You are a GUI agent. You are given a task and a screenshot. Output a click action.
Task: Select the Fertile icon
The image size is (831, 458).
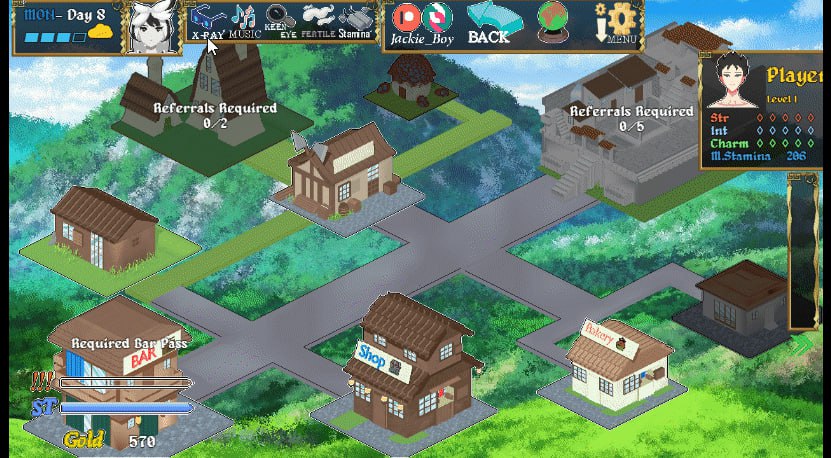click(319, 20)
